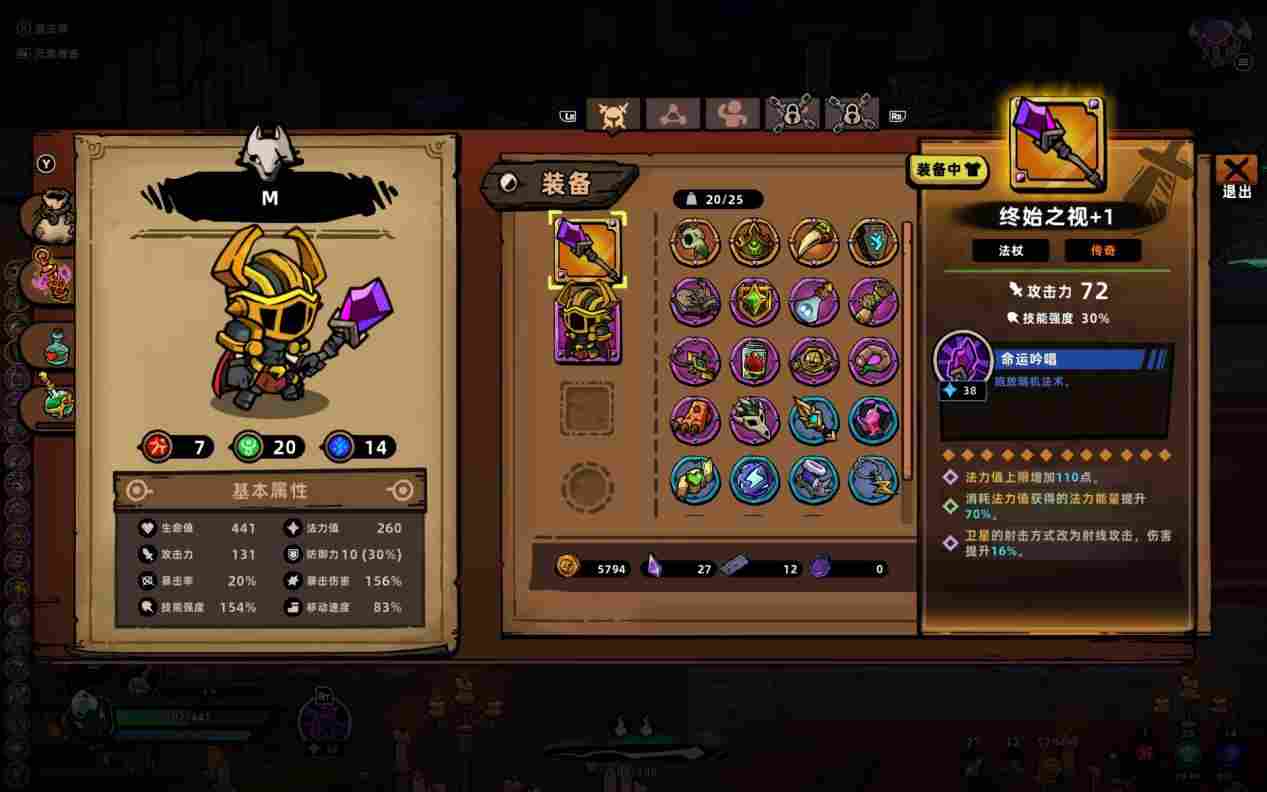The width and height of the screenshot is (1267, 792).
Task: Select the green gem shield badge
Action: pos(753,301)
